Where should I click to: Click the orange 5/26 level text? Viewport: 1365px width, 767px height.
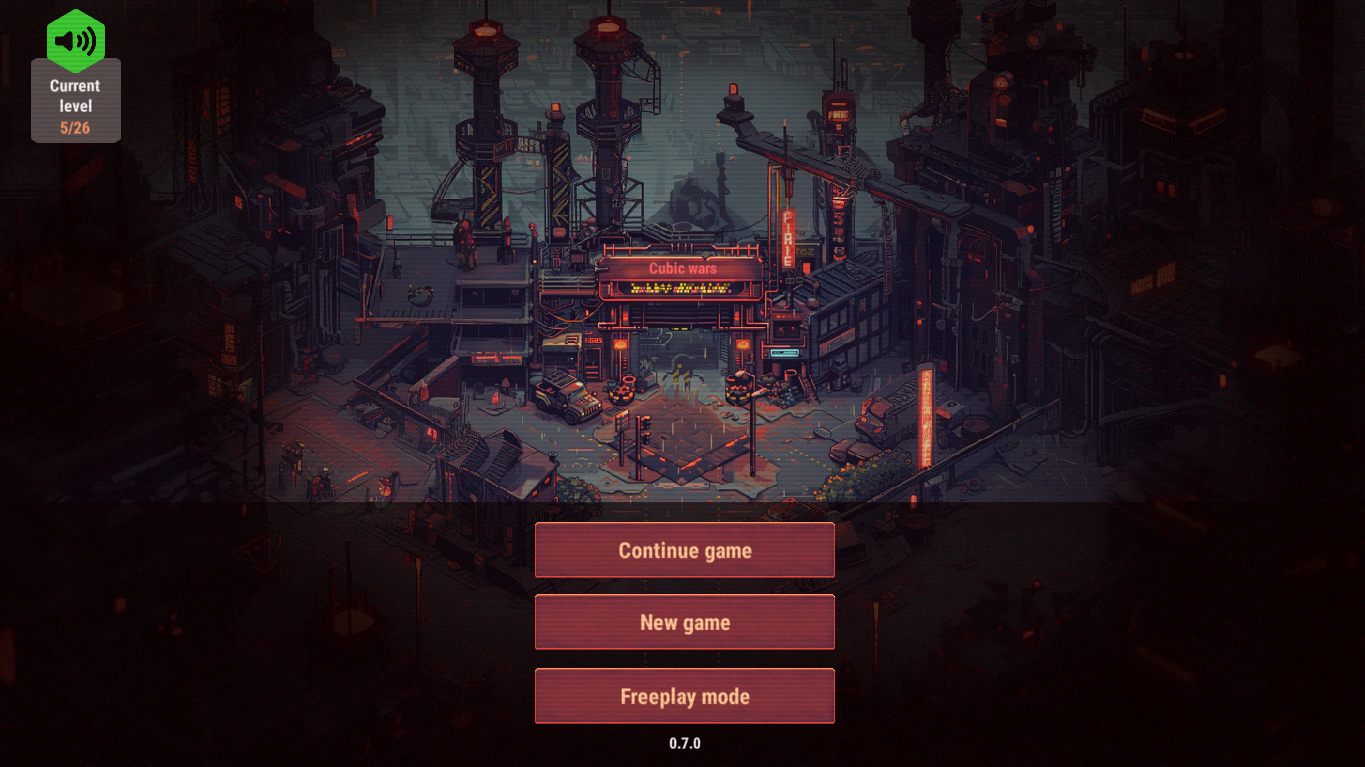click(75, 127)
